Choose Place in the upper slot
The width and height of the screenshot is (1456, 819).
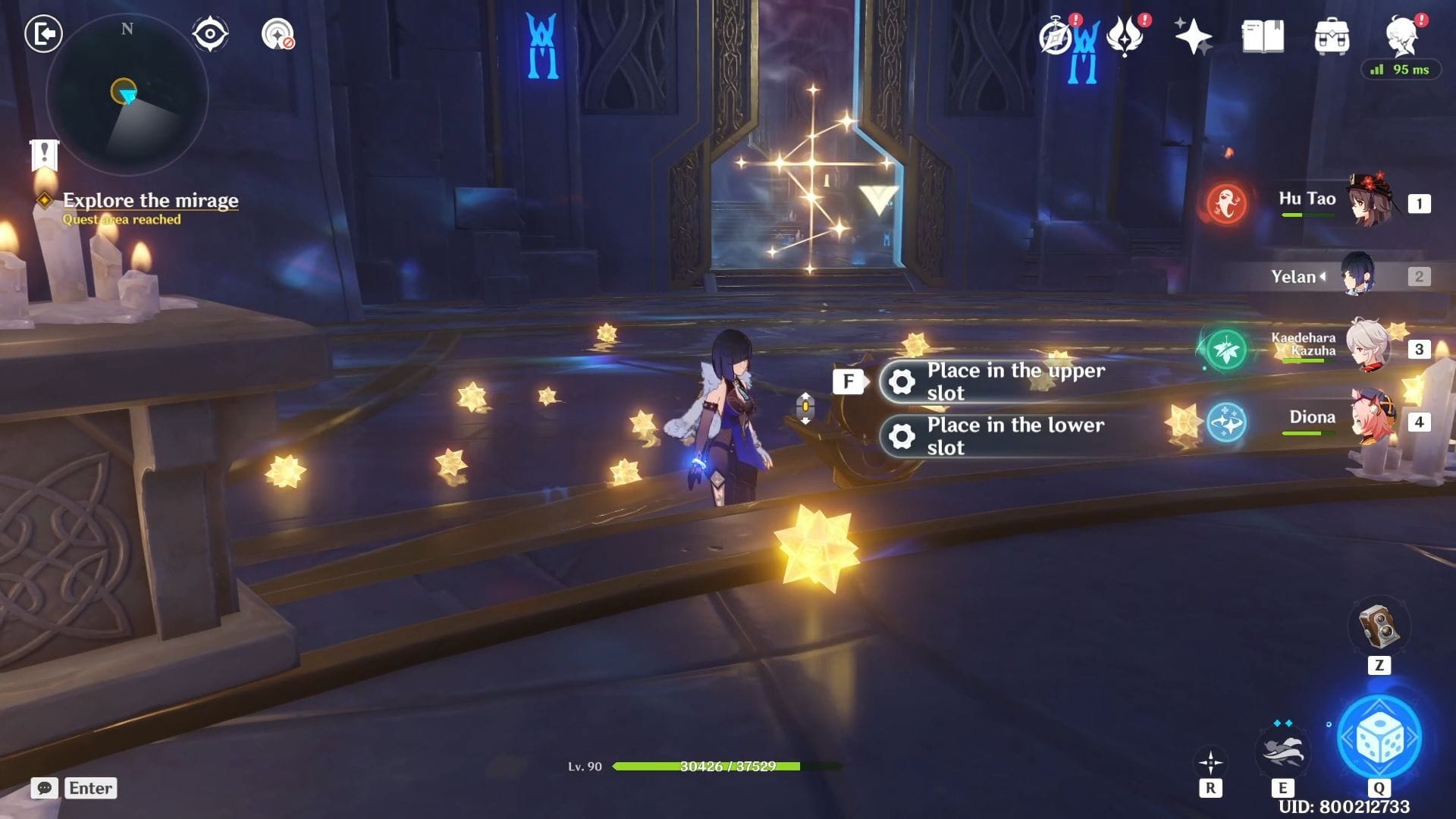click(1015, 381)
